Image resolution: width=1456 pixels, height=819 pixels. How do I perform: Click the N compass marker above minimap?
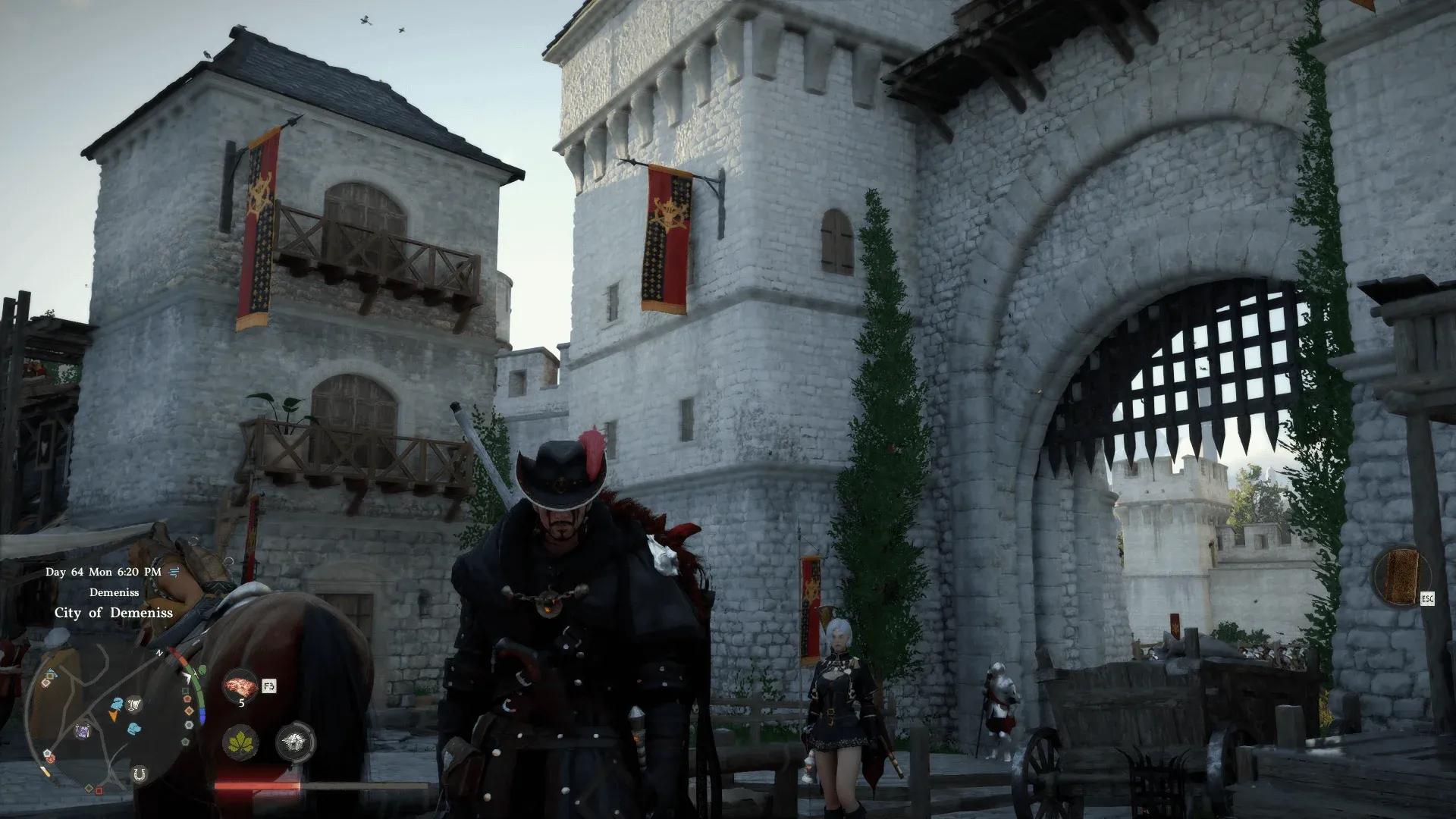[160, 652]
